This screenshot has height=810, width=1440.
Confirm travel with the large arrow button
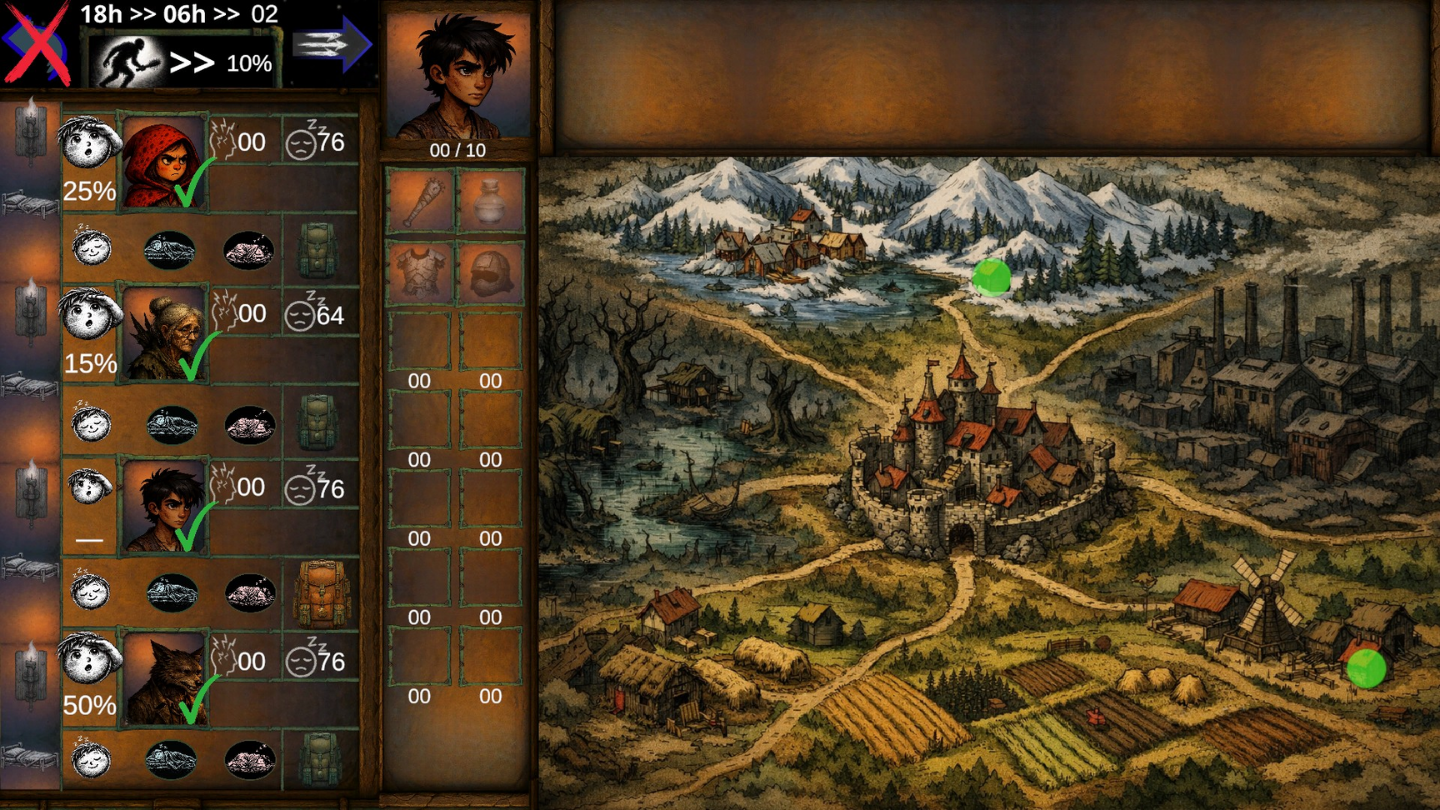[x=340, y=43]
